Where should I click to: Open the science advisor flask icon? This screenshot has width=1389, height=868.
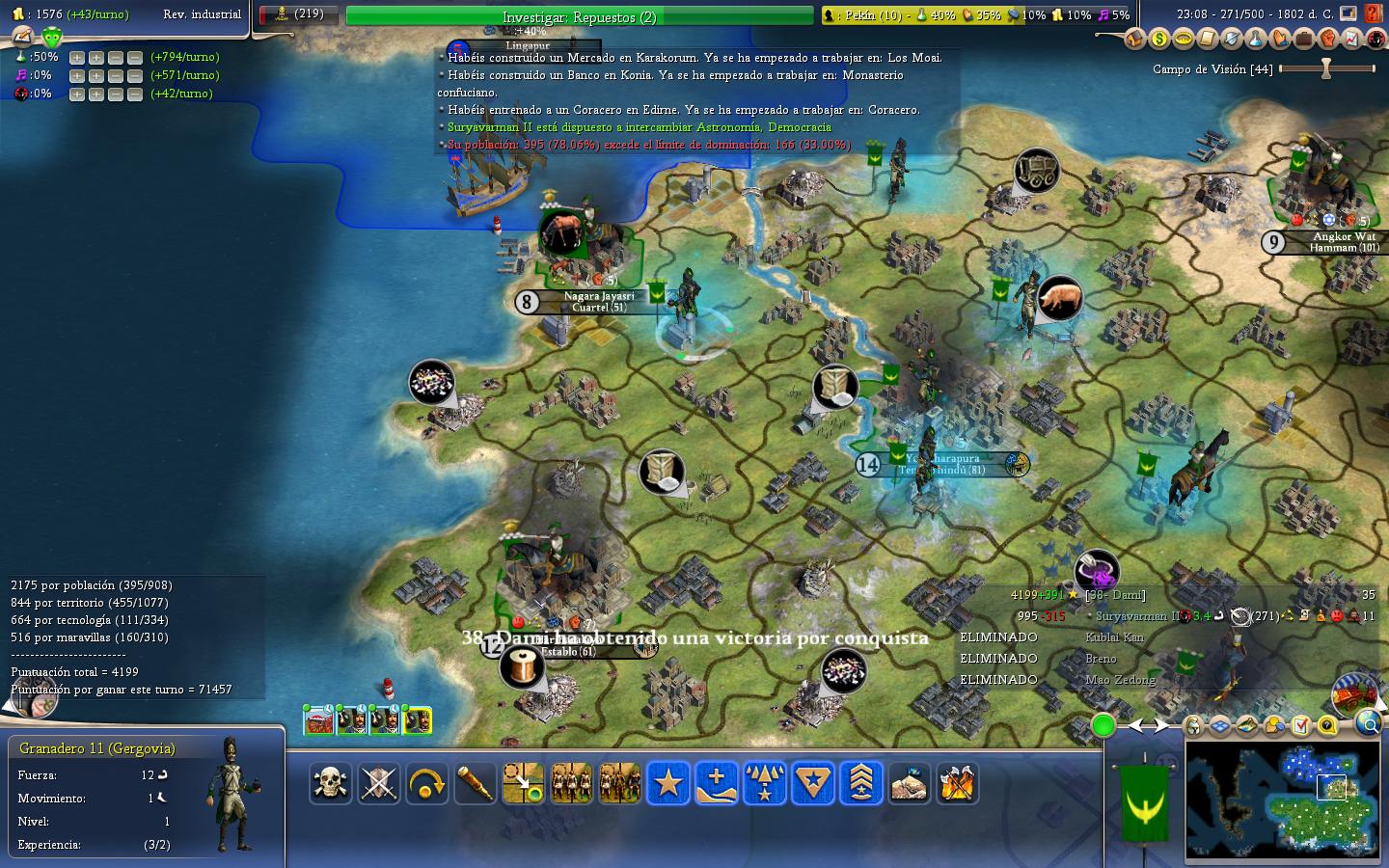(1255, 39)
